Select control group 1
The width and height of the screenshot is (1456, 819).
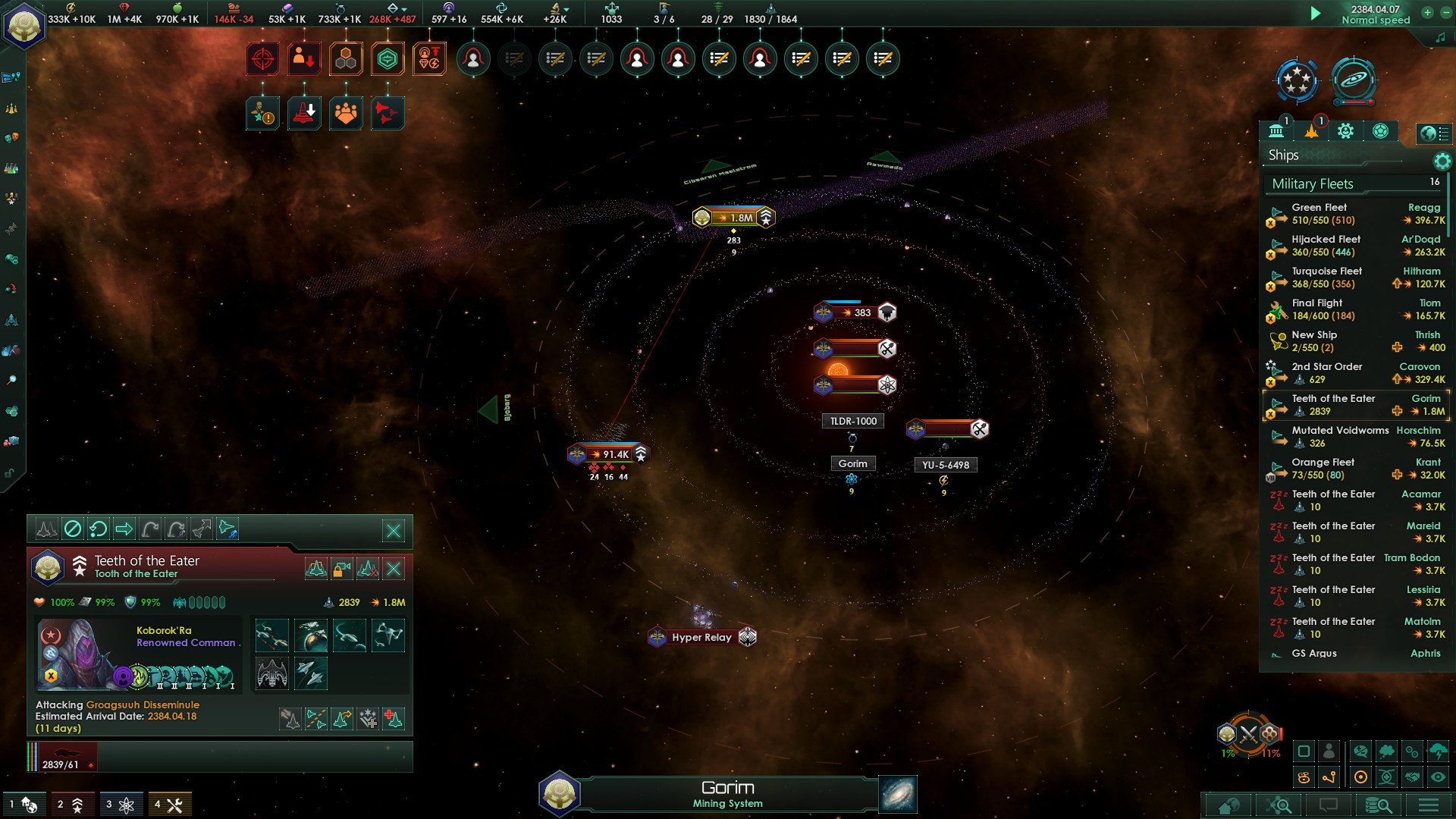click(24, 805)
